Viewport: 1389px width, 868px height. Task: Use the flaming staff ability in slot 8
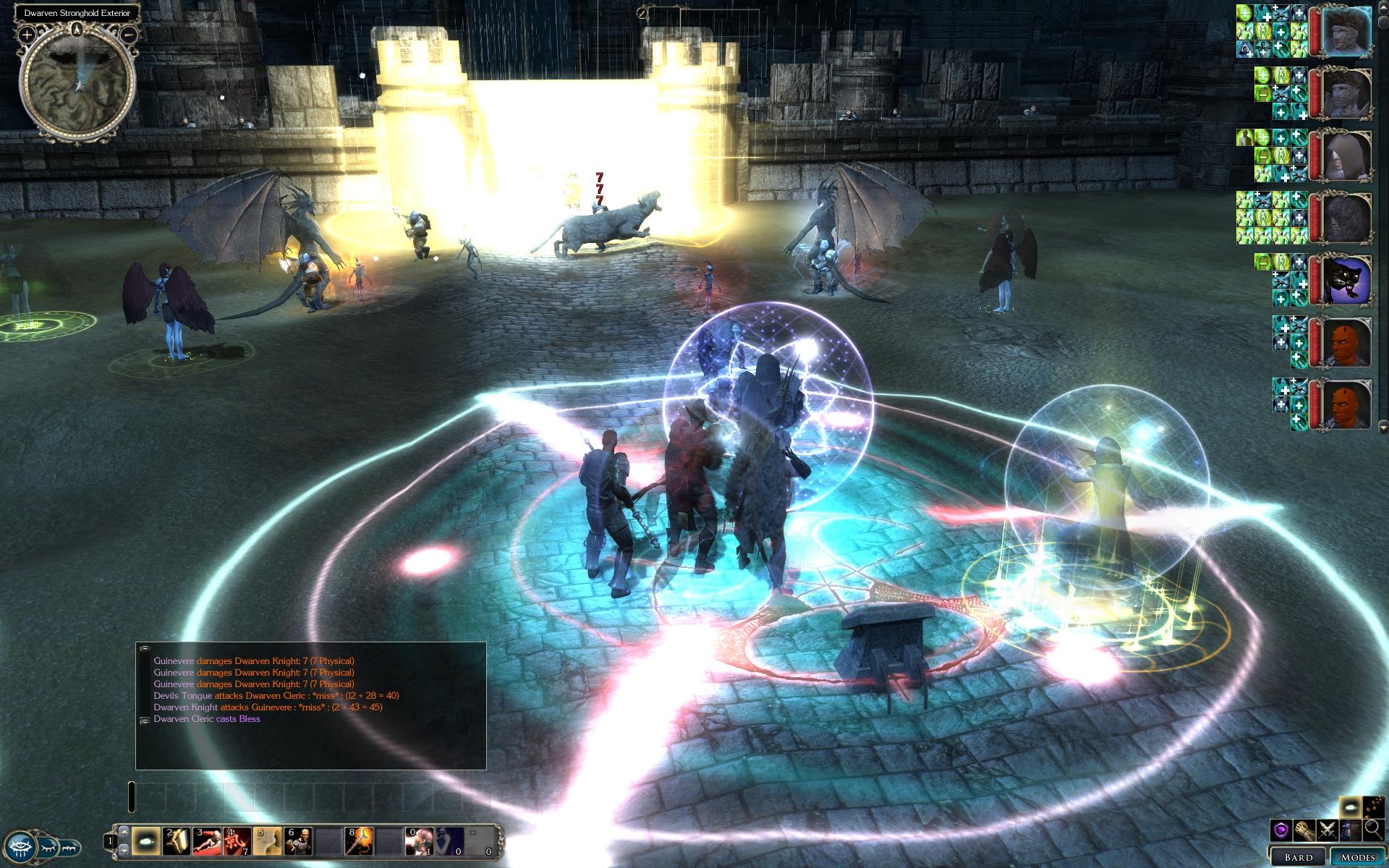(359, 842)
